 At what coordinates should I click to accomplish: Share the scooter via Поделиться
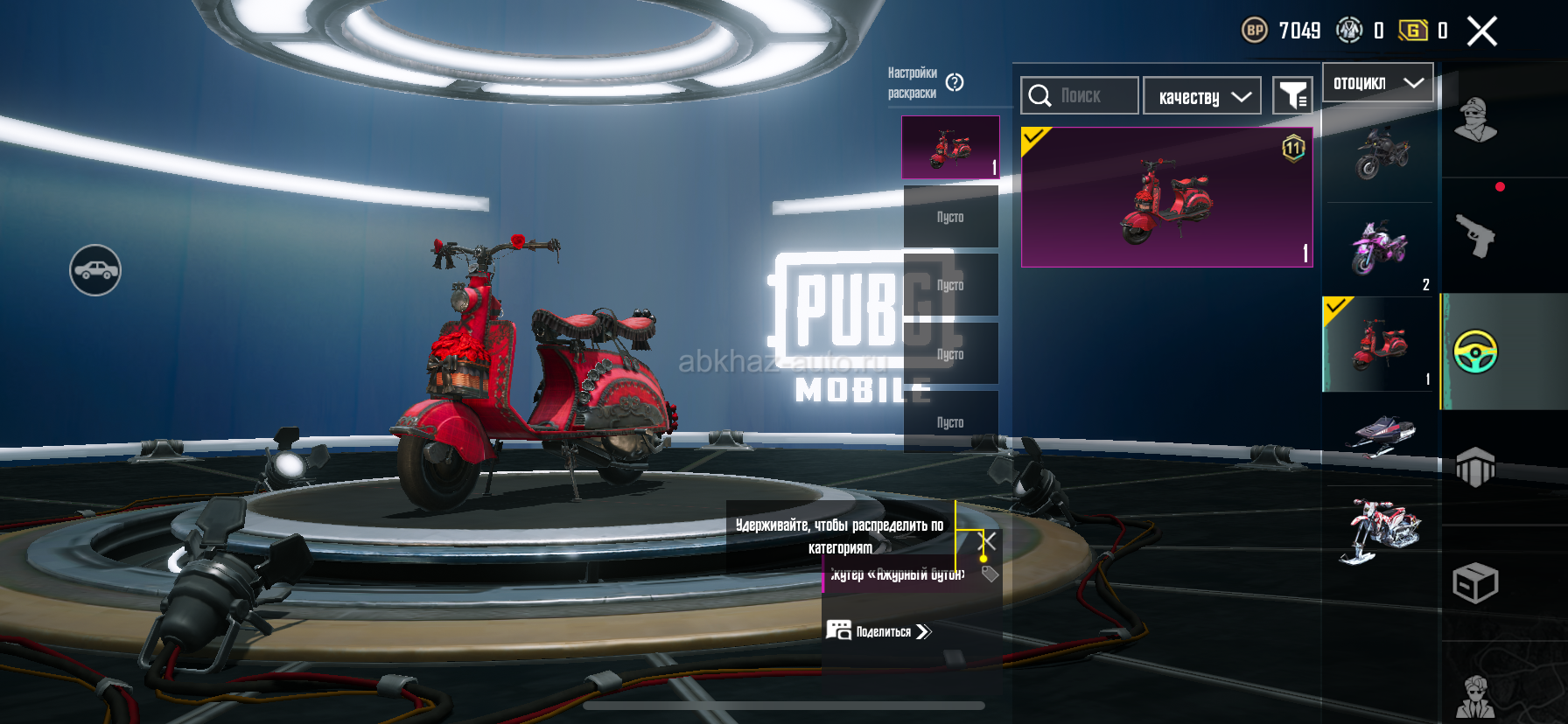click(879, 631)
